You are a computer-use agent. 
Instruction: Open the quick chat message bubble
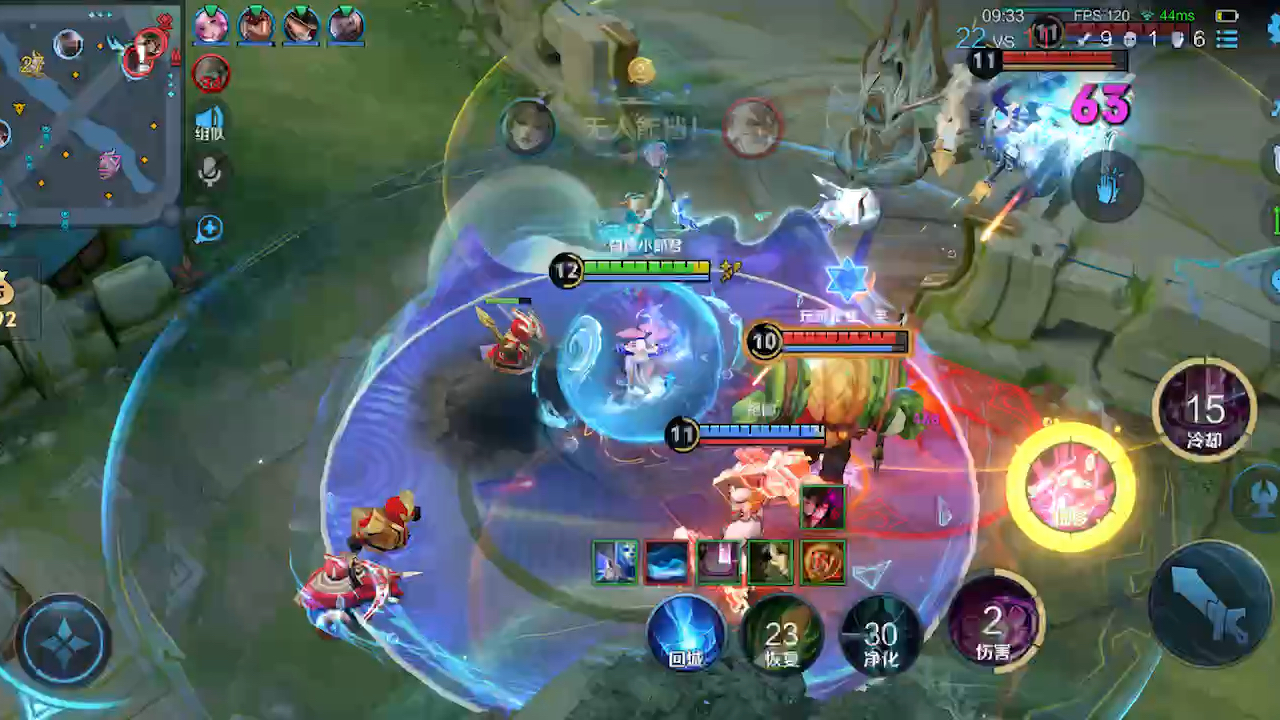click(x=209, y=229)
